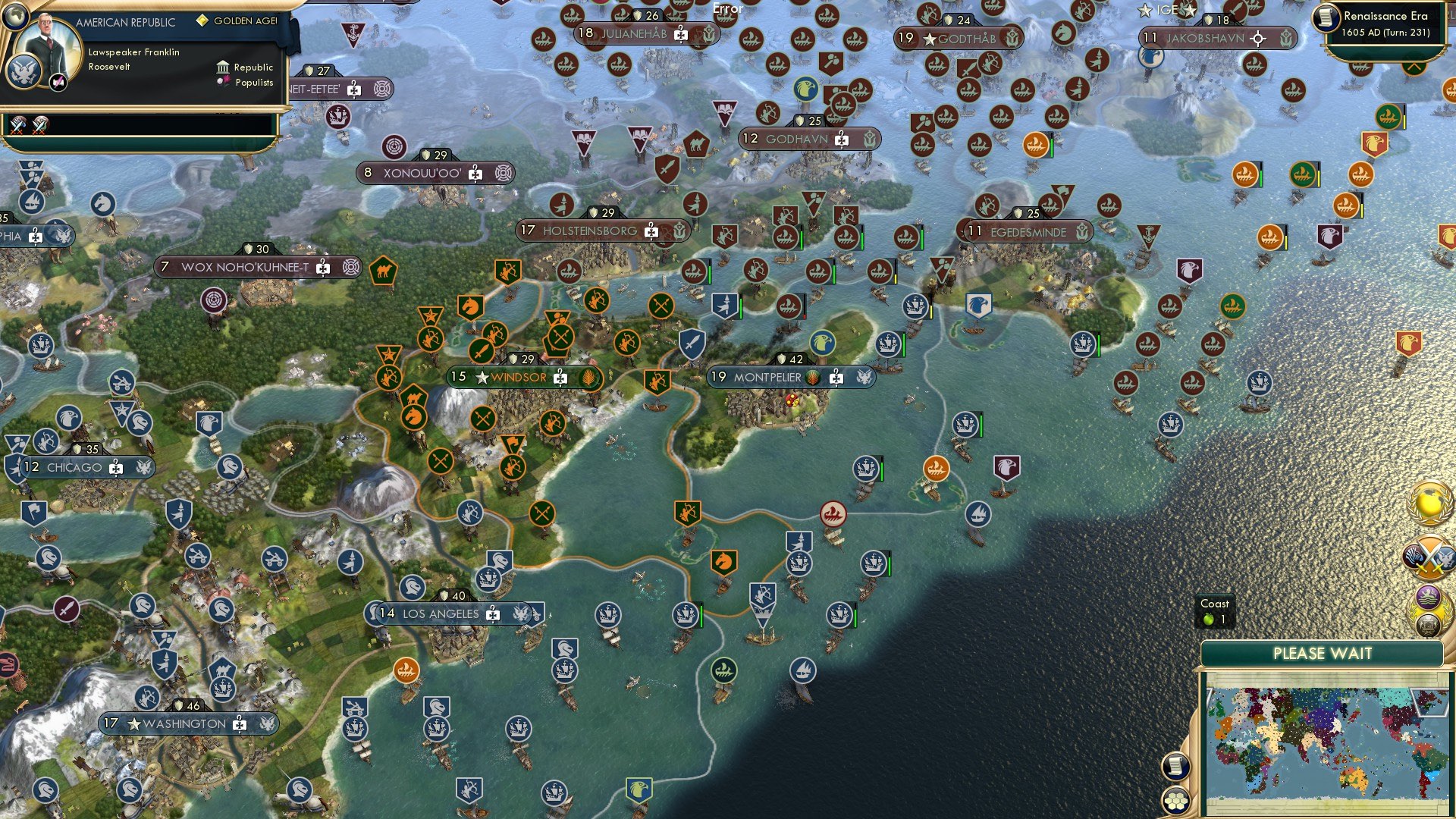Click the production hammer icon on Los Angeles banner

(494, 614)
